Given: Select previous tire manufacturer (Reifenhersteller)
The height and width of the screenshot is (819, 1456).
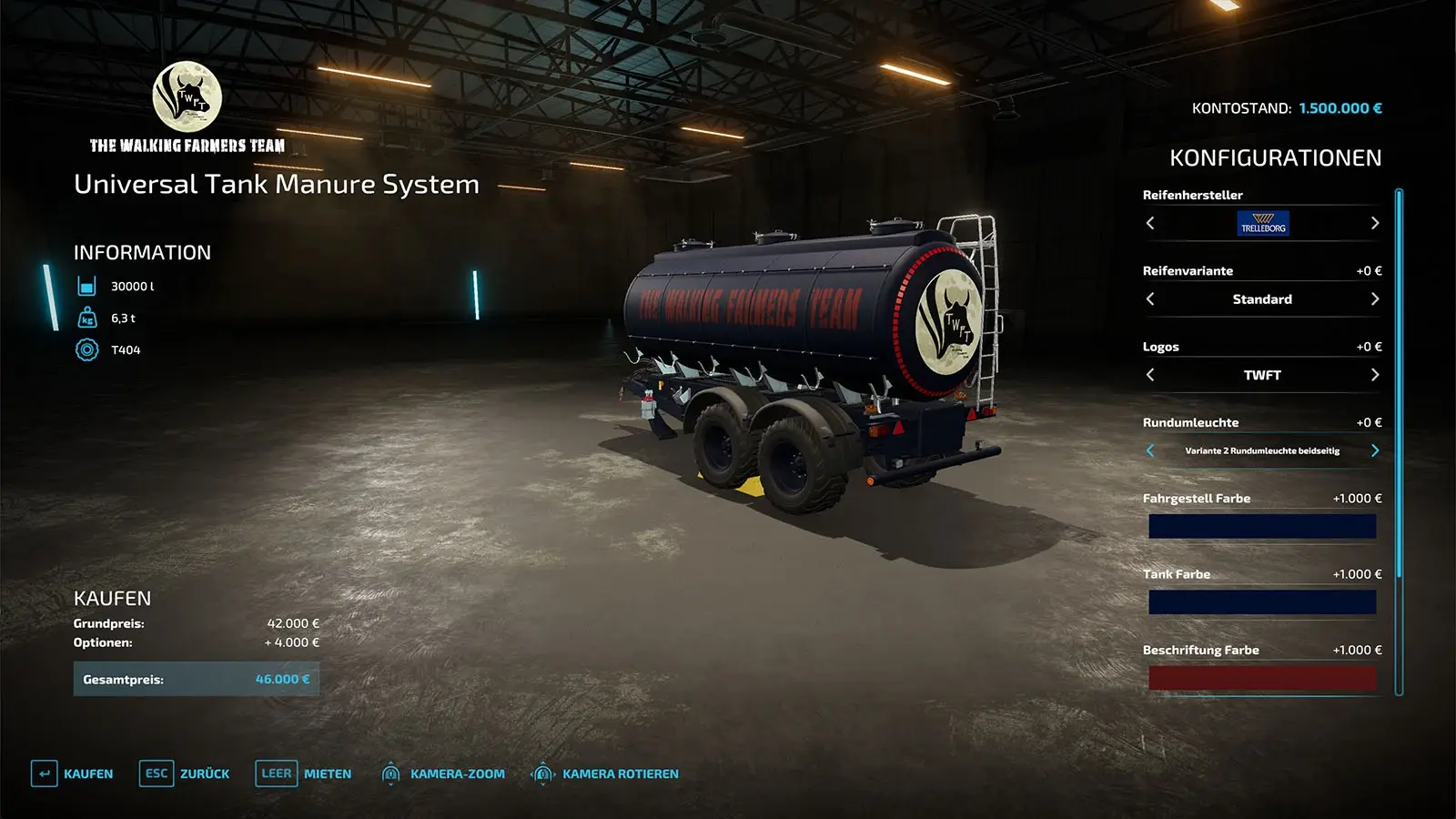Looking at the screenshot, I should point(1150,223).
